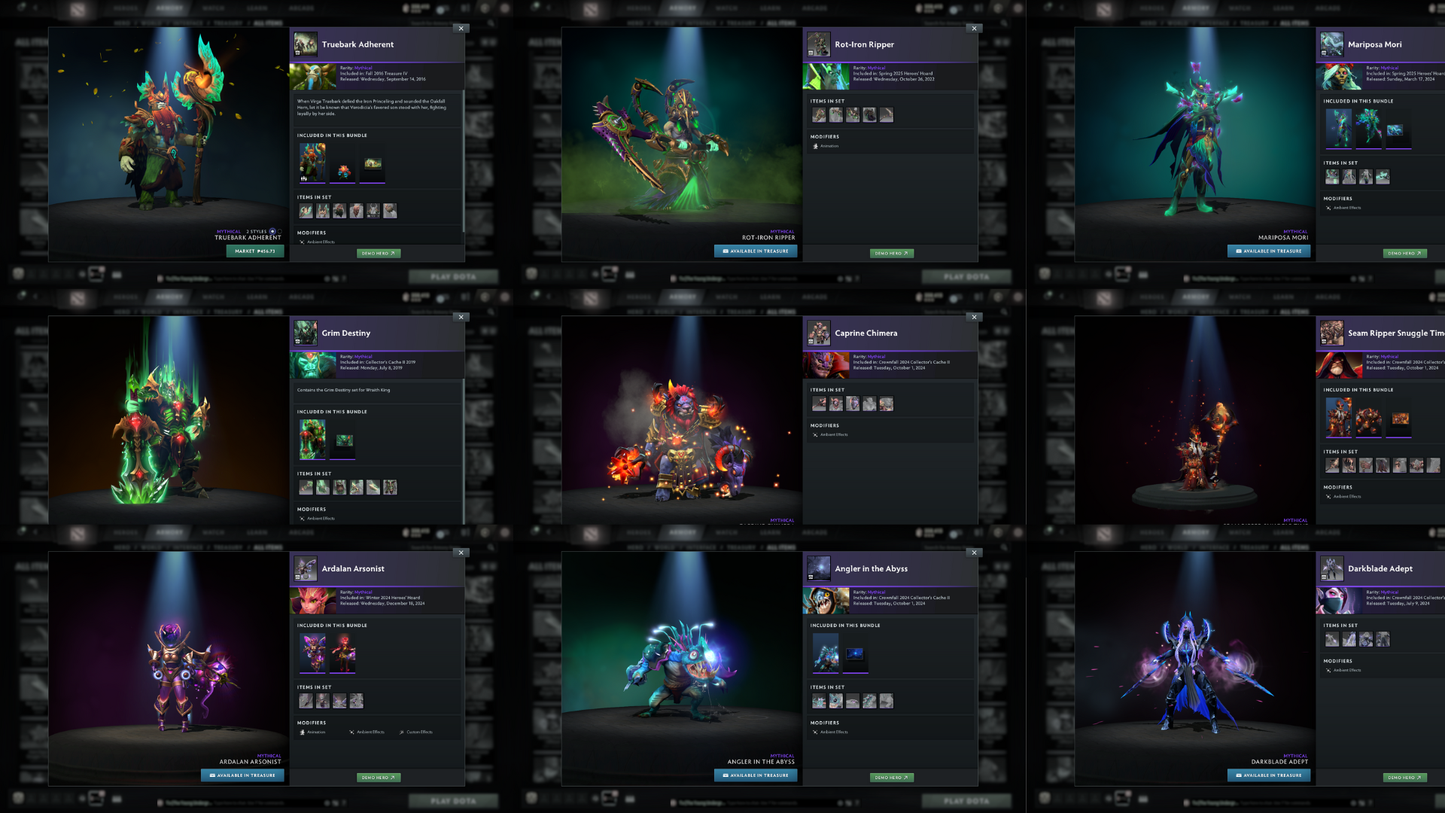
Task: Select Mariposa Mori's last Items in Set icon
Action: [1383, 176]
